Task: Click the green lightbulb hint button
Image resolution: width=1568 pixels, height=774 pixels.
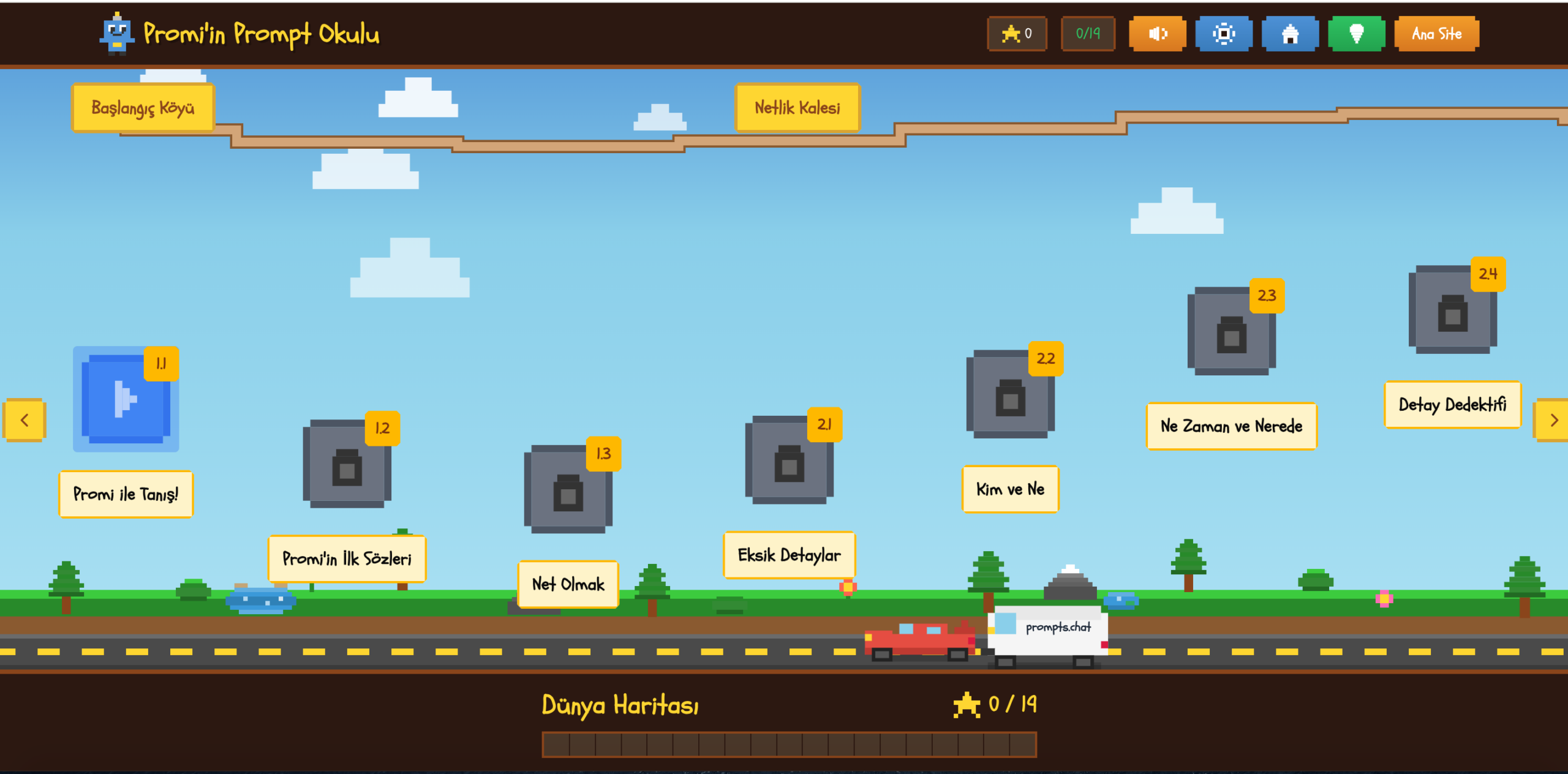Action: 1356,34
